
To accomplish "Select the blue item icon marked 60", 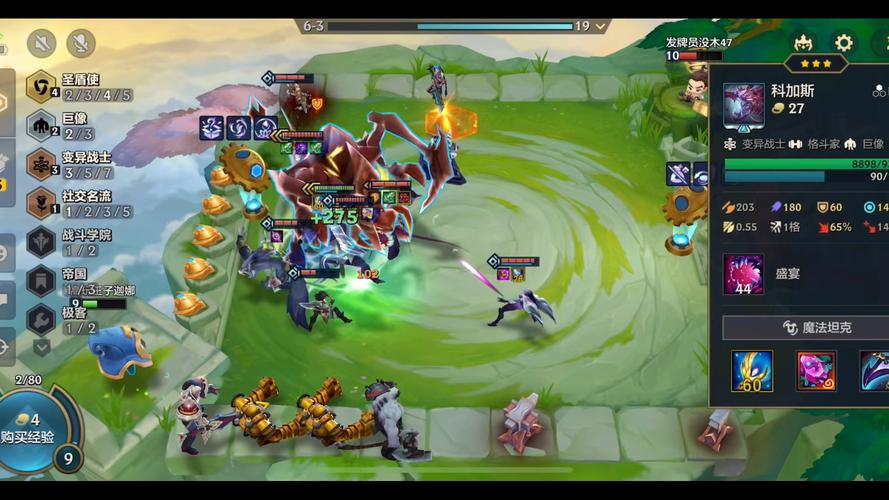I will [751, 371].
